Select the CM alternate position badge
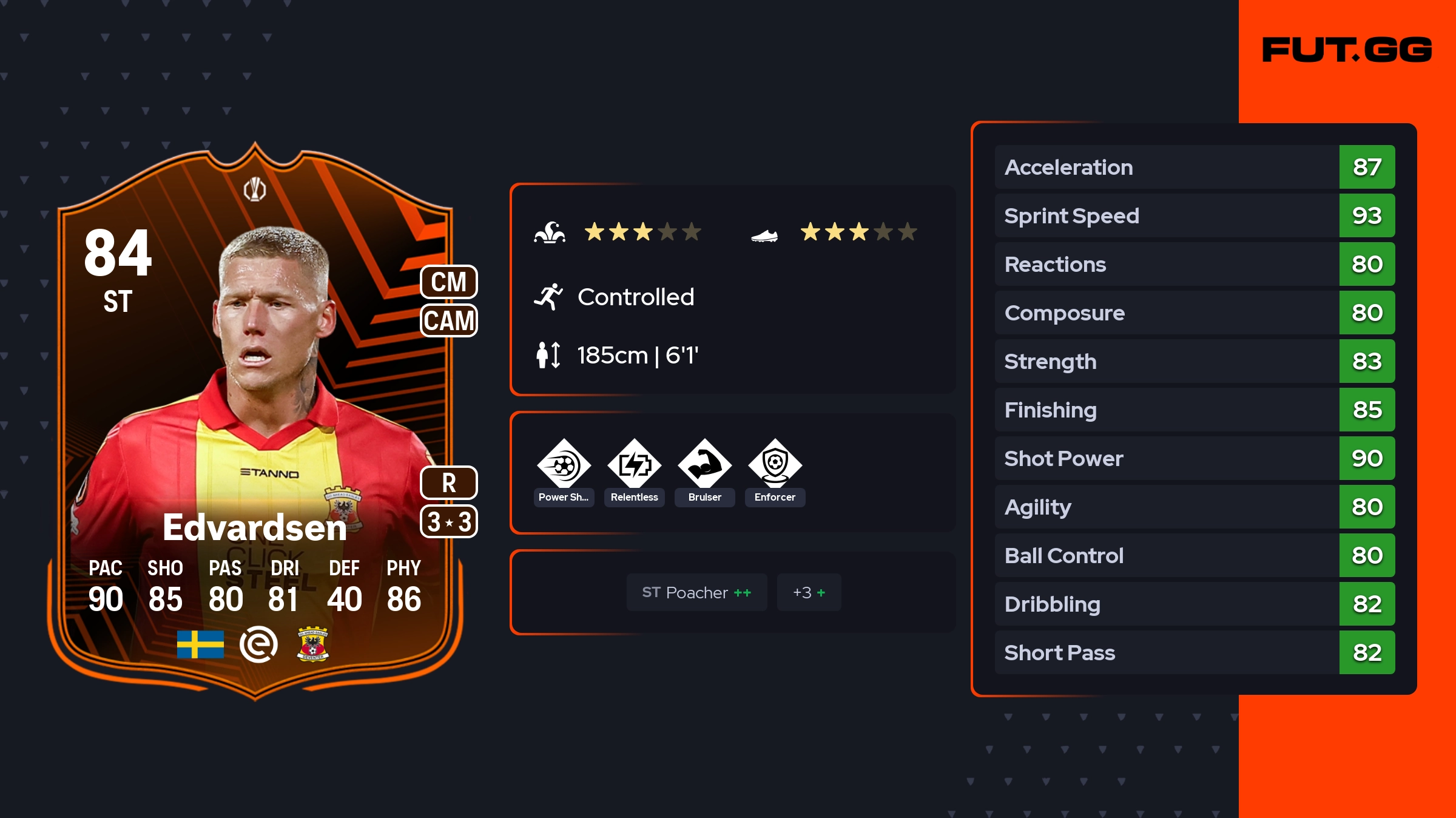Image resolution: width=1456 pixels, height=818 pixels. [449, 282]
